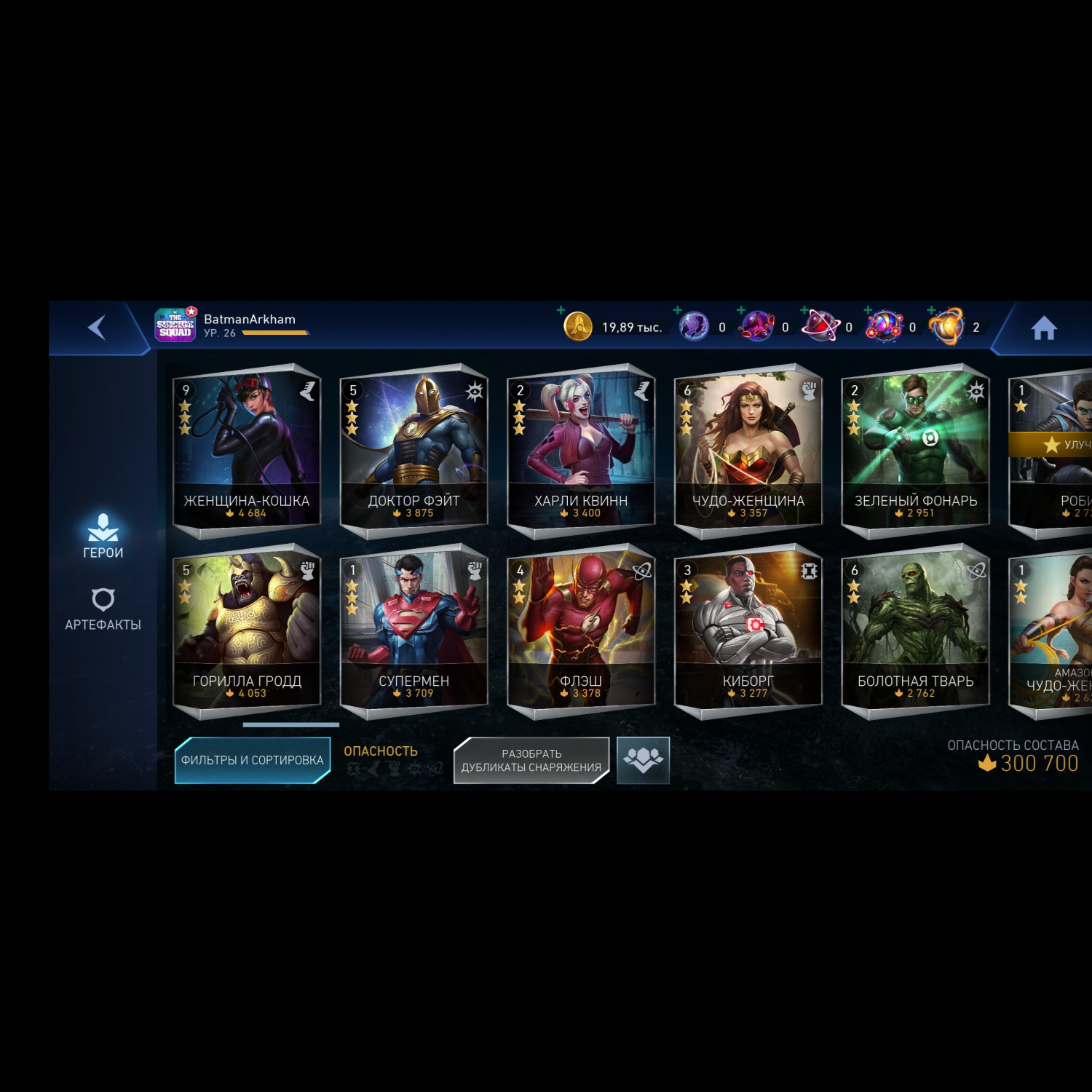Open ФИЛЬТРЫ И СОРТИРОВКА filters panel
The width and height of the screenshot is (1092, 1092).
tap(251, 759)
